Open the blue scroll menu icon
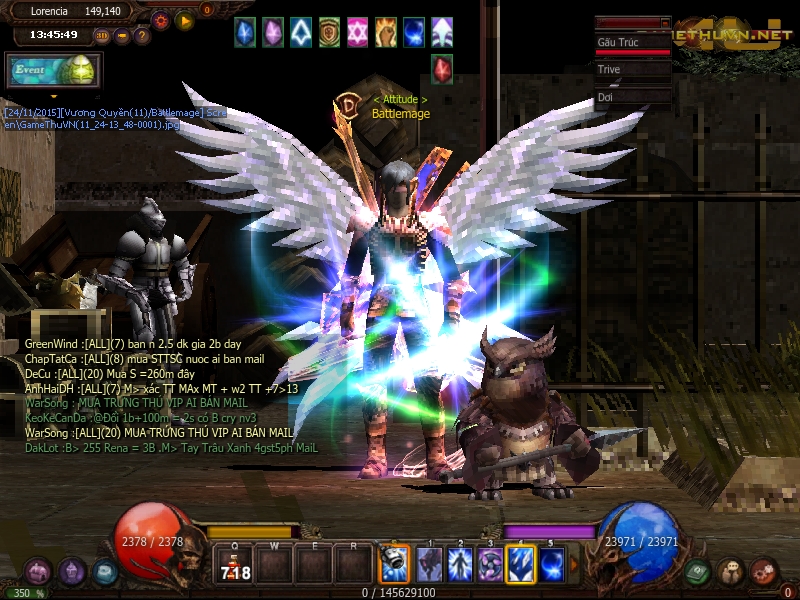The image size is (800, 600). 105,572
